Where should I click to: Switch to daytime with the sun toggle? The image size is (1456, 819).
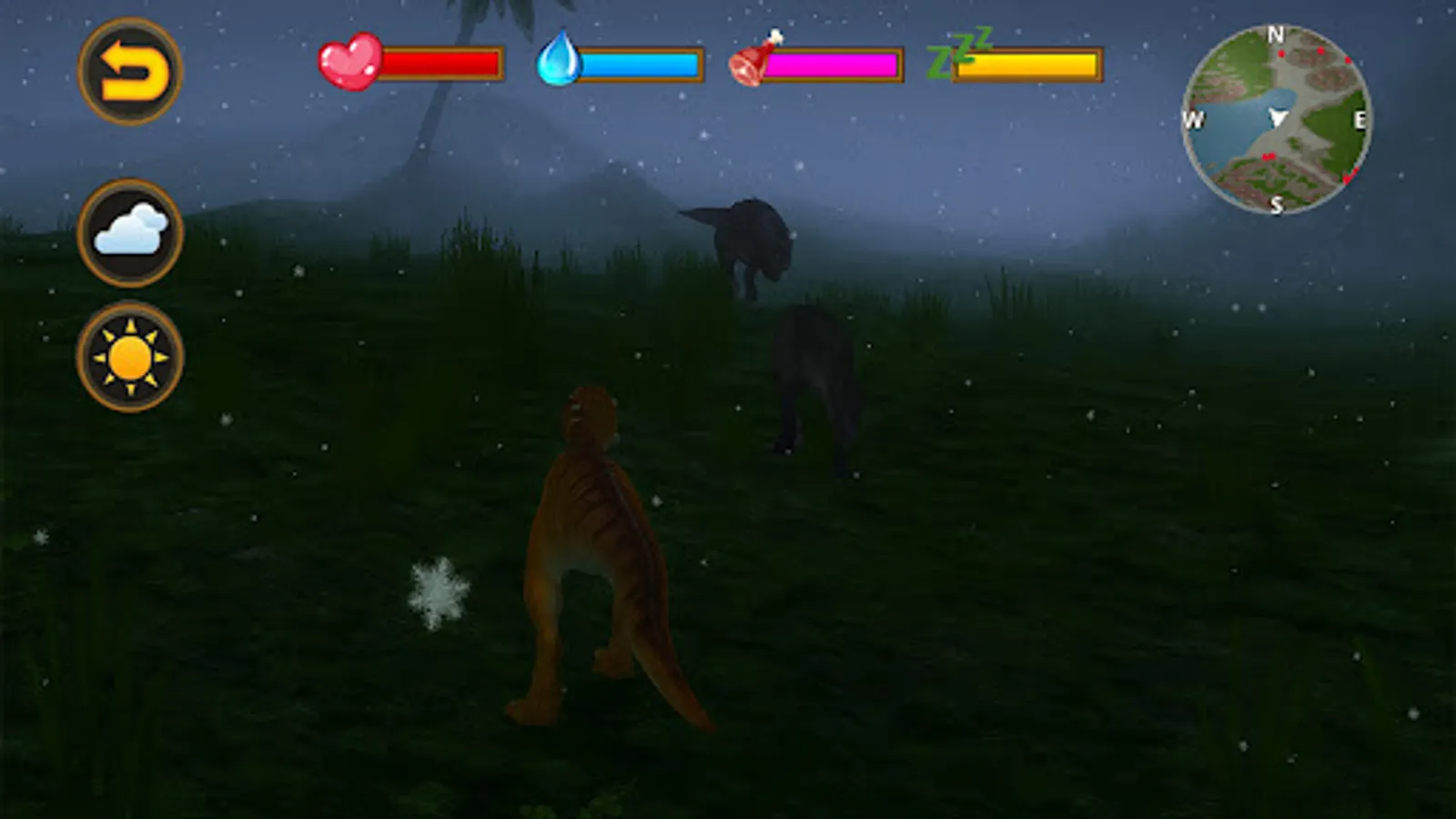(x=130, y=355)
